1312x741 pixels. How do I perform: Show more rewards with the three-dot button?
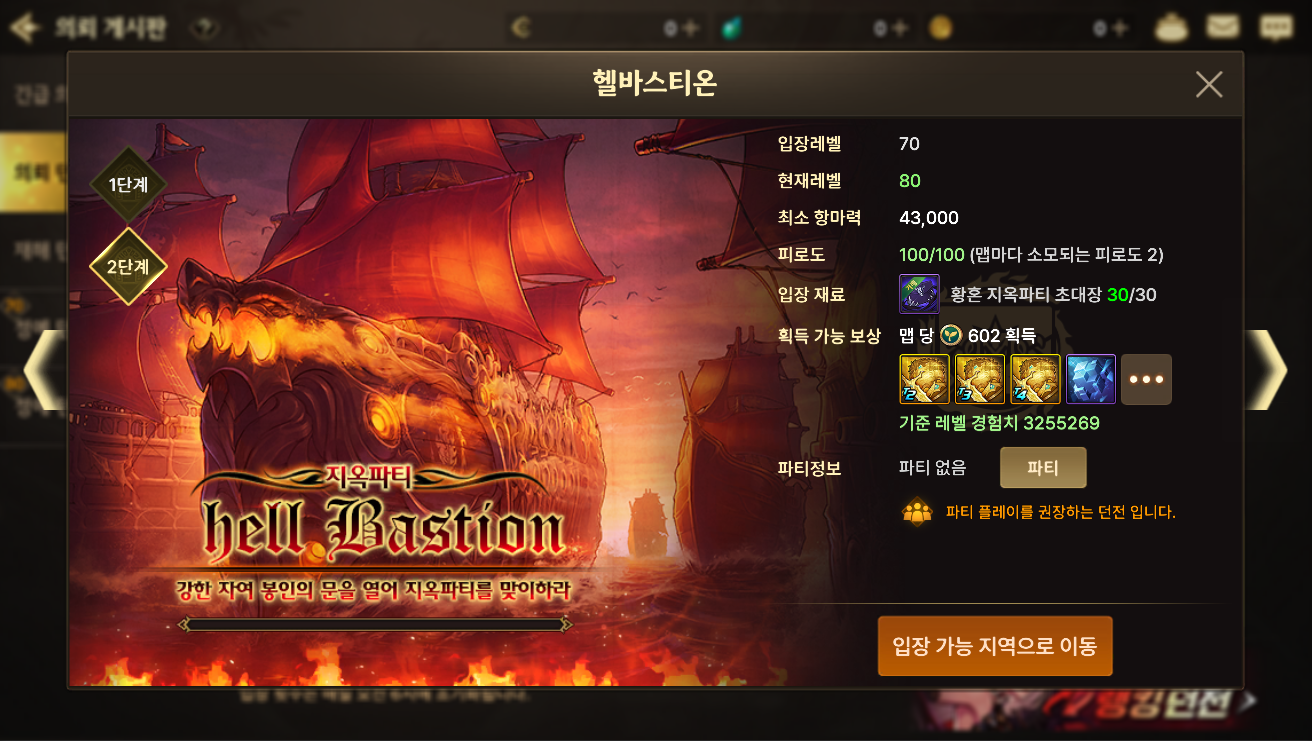coord(1146,379)
